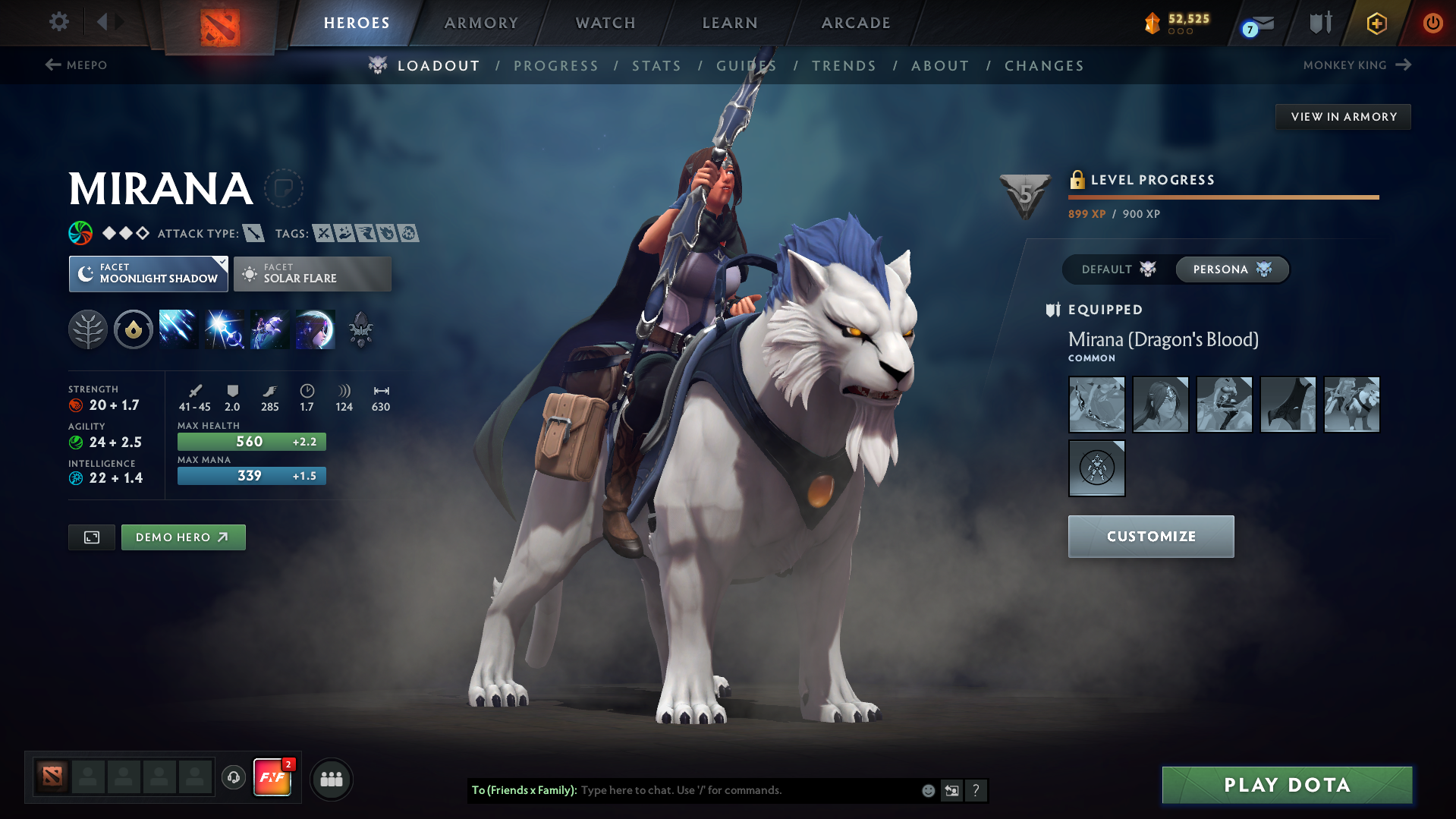The image size is (1456, 819).
Task: View hero Guides page
Action: point(746,66)
